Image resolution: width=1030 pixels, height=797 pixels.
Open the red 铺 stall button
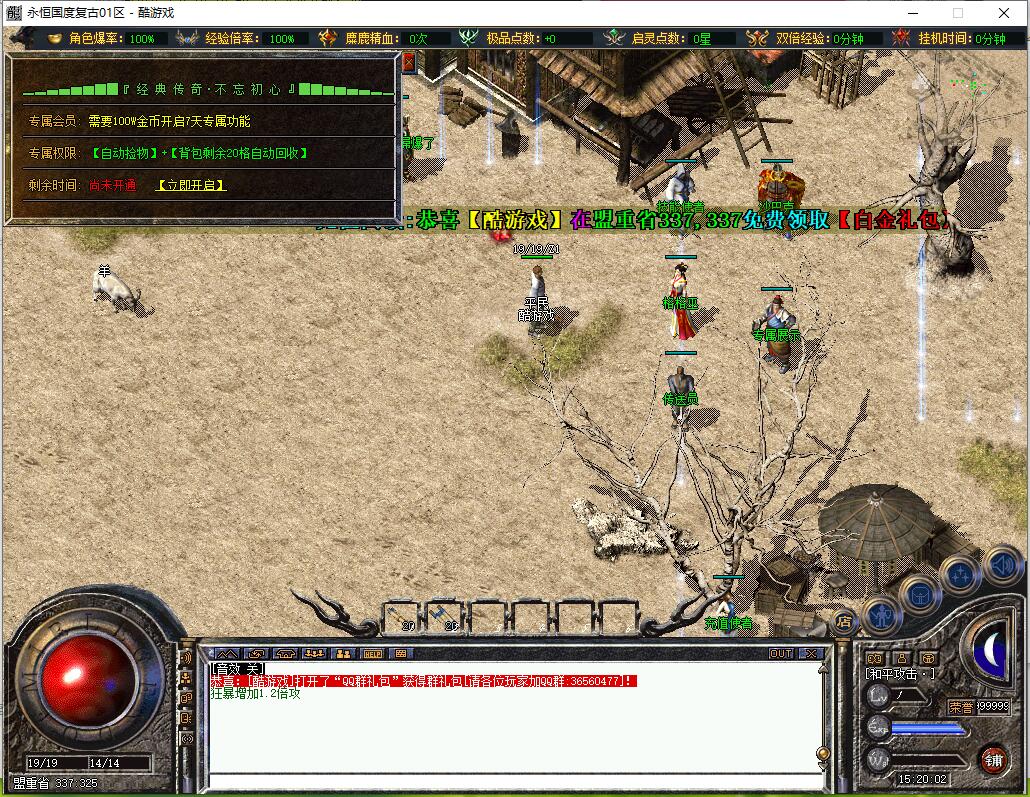point(992,759)
